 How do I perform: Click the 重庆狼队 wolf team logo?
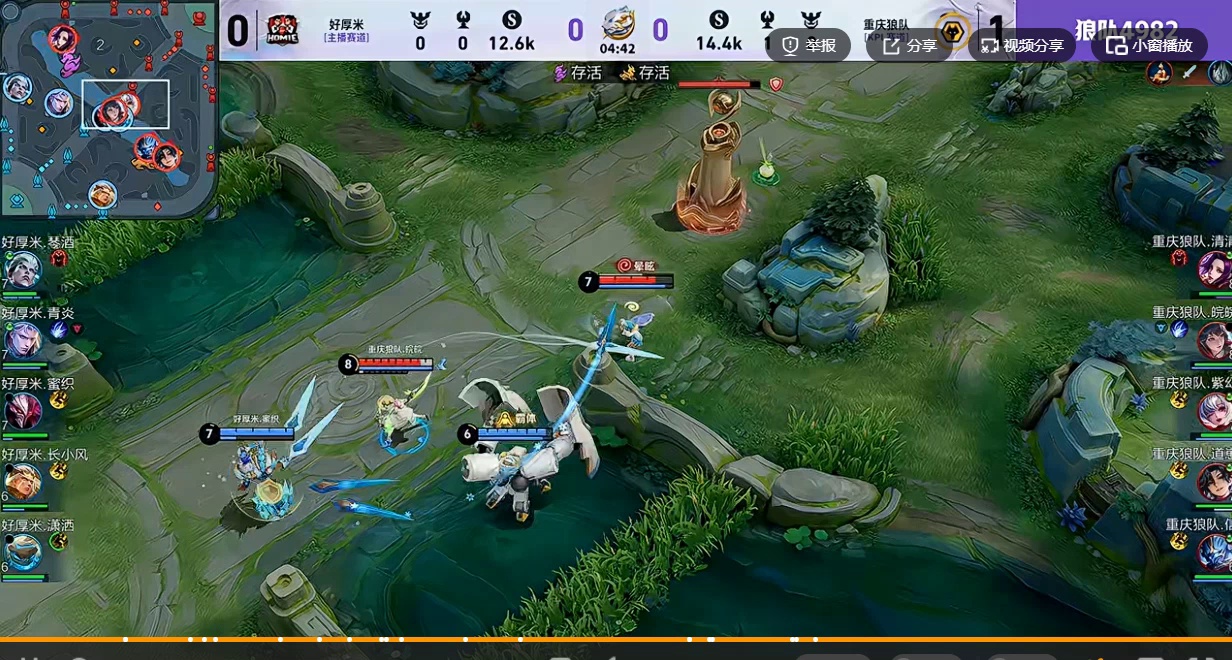[x=952, y=32]
